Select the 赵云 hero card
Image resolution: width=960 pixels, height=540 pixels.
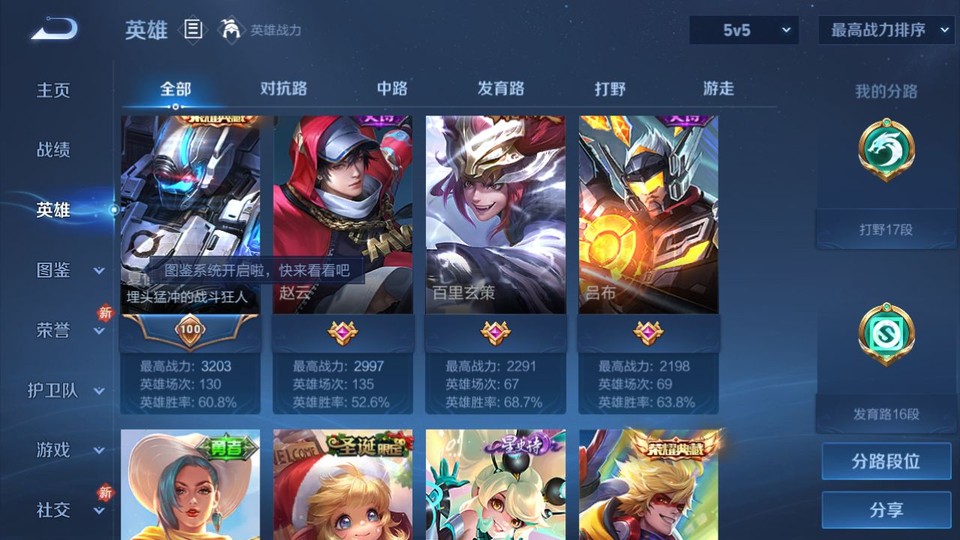pyautogui.click(x=343, y=215)
